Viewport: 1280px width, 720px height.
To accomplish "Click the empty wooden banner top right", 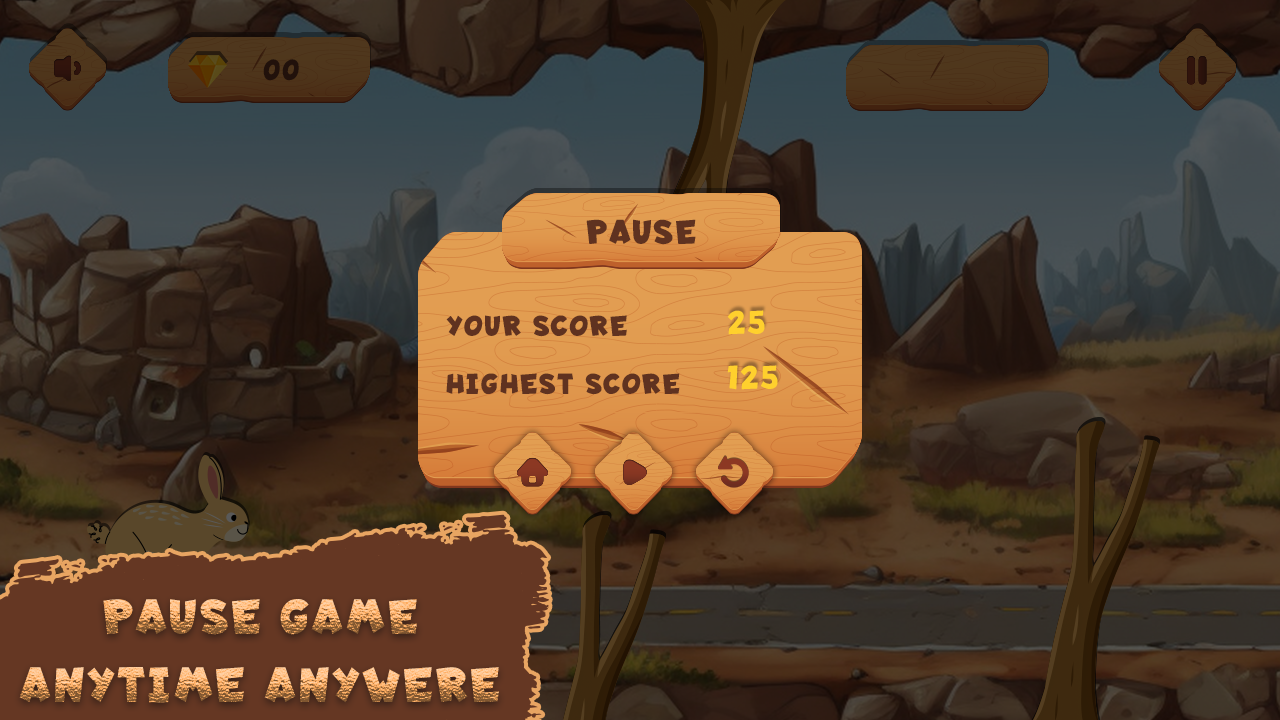I will click(x=945, y=72).
